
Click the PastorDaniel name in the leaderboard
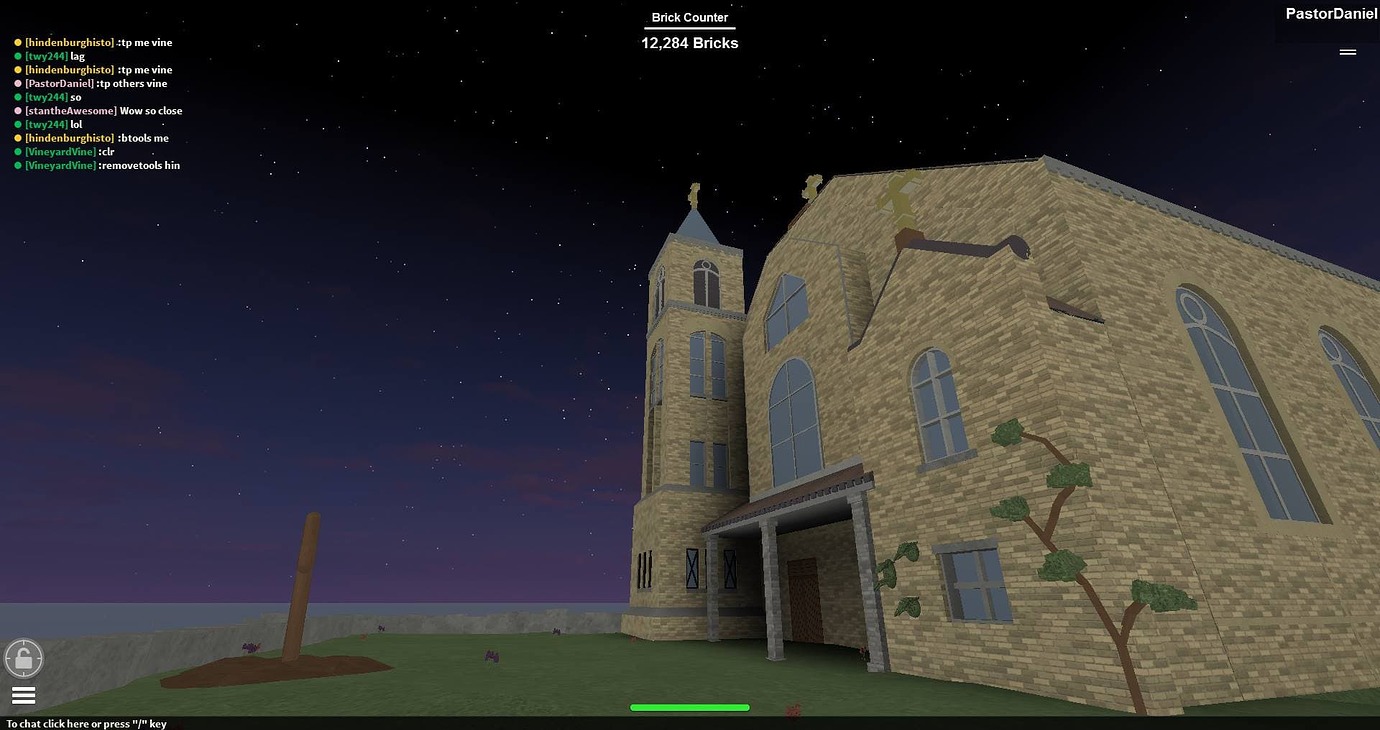pos(1330,13)
